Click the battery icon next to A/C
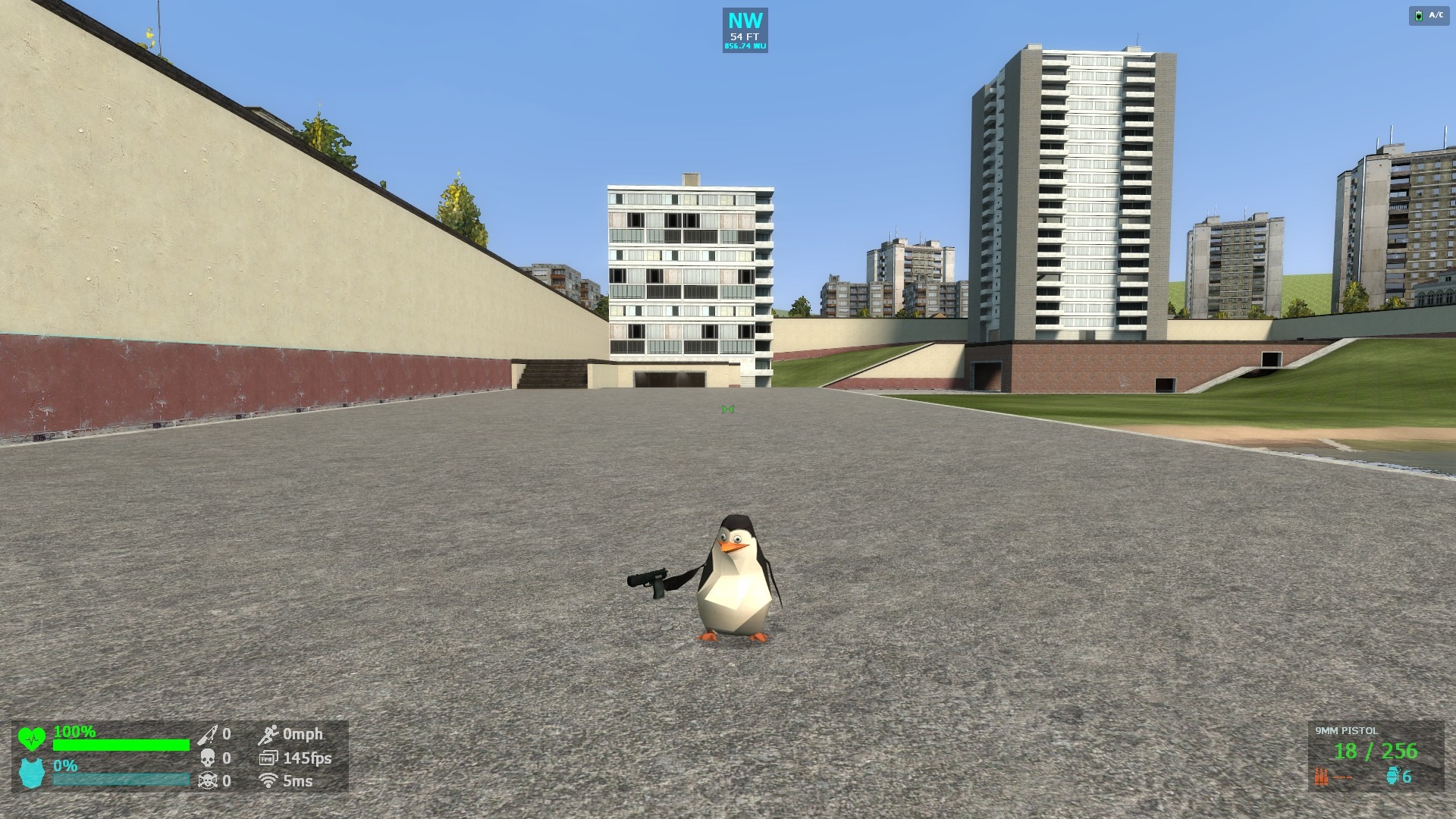Screen dimensions: 1456x819 (1419, 15)
